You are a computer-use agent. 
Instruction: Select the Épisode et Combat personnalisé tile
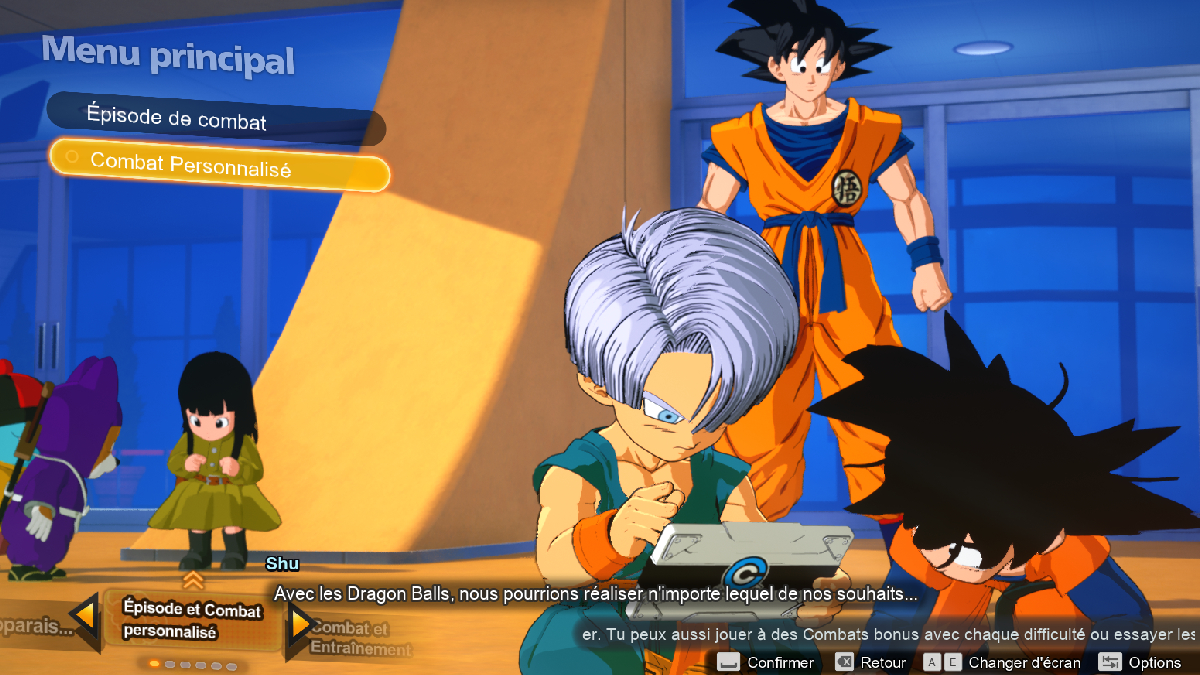[x=192, y=620]
